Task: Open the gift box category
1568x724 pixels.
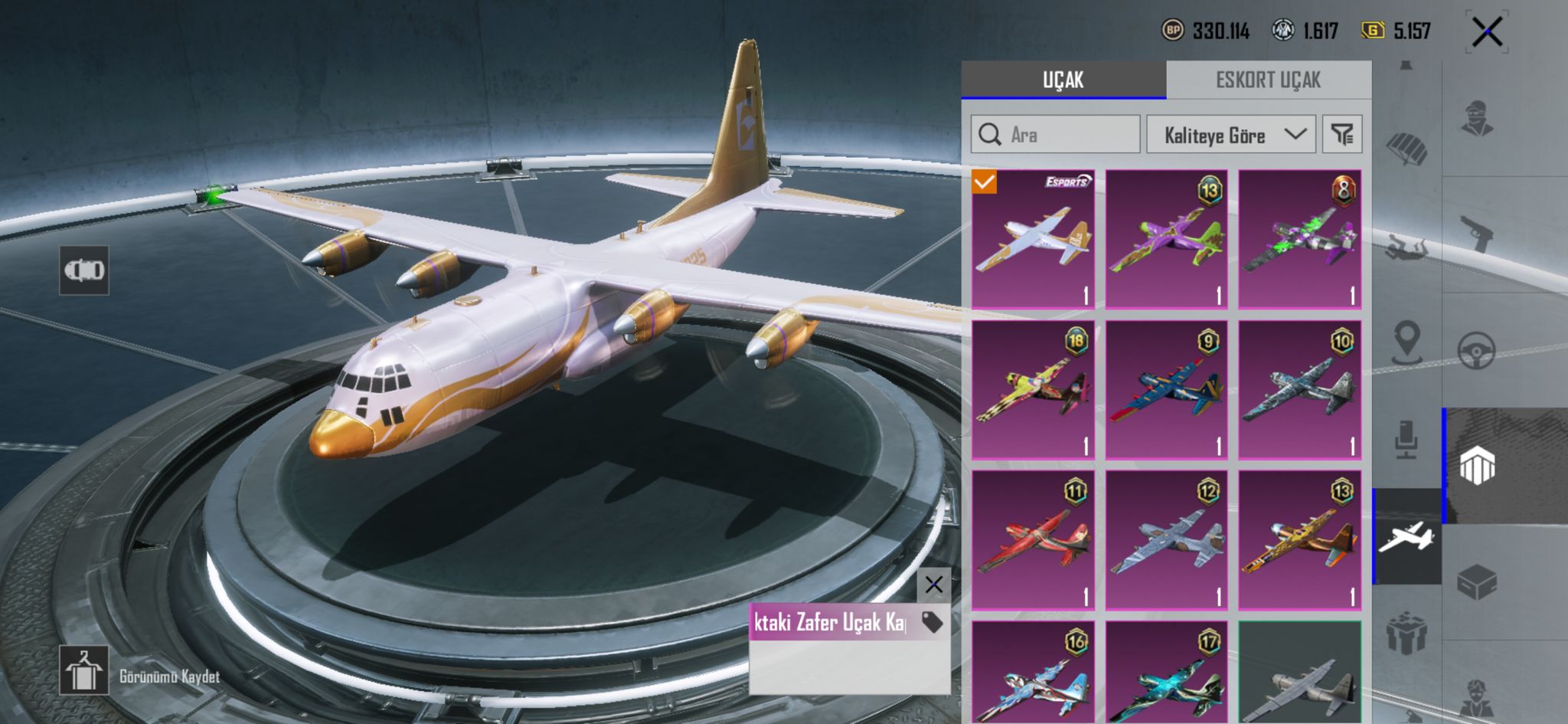Action: (x=1406, y=632)
